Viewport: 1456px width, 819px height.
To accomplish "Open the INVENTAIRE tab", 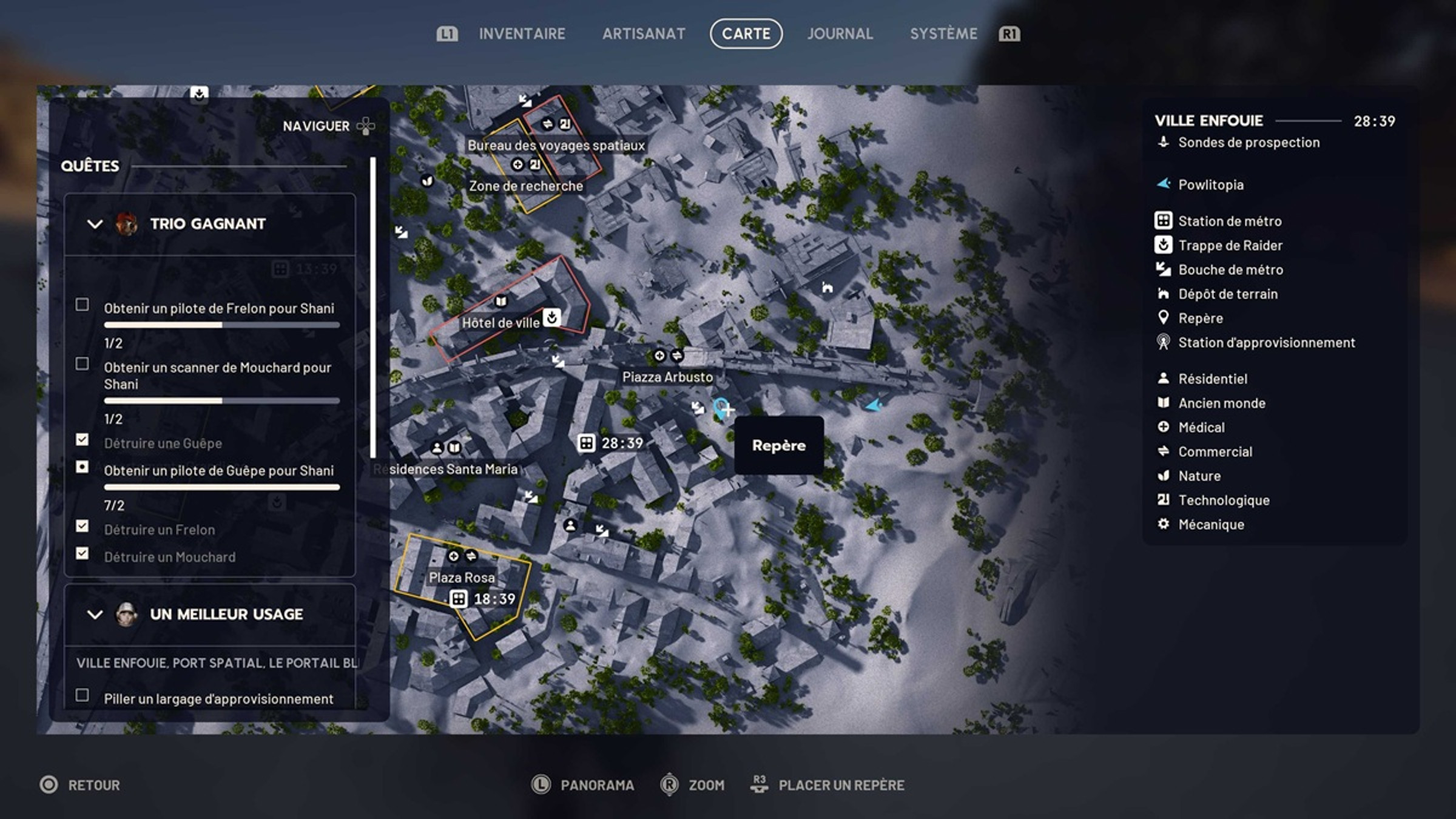I will (522, 33).
